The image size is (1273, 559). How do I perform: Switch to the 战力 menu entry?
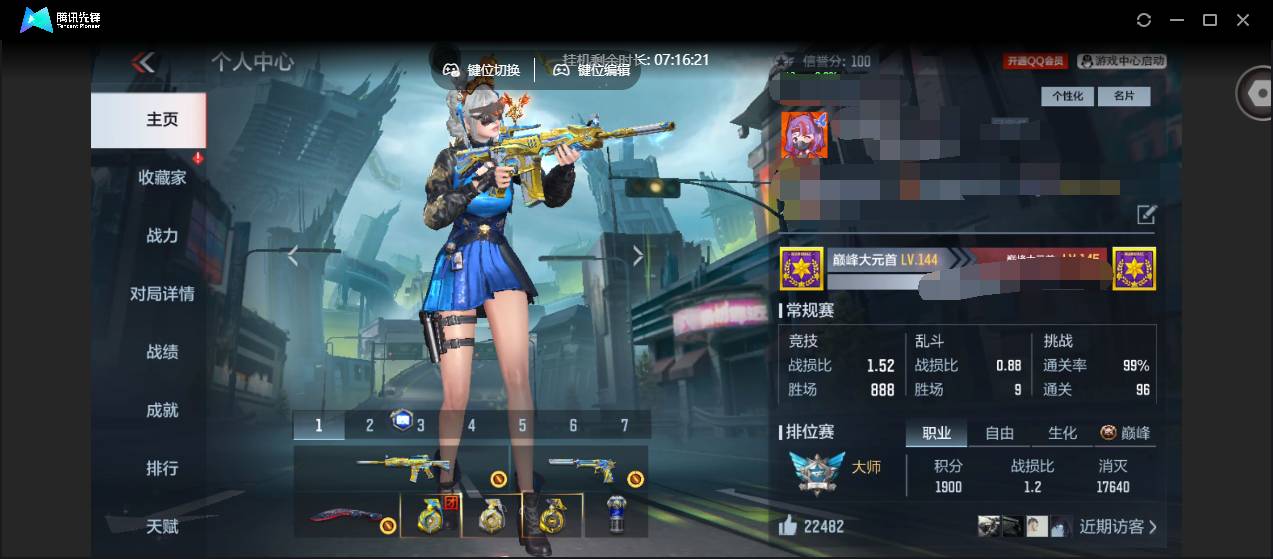(162, 235)
